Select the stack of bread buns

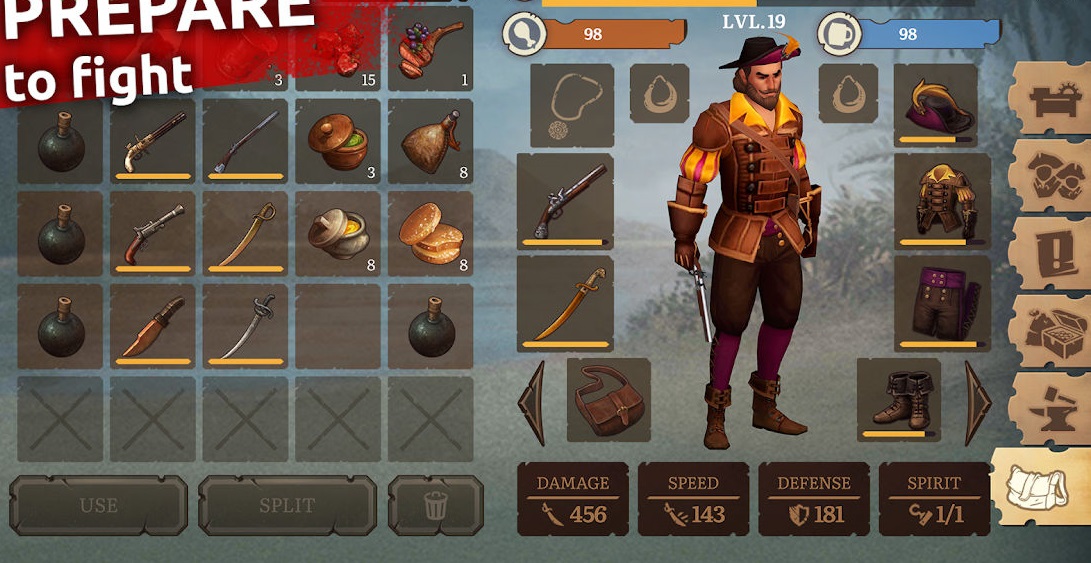click(x=430, y=234)
